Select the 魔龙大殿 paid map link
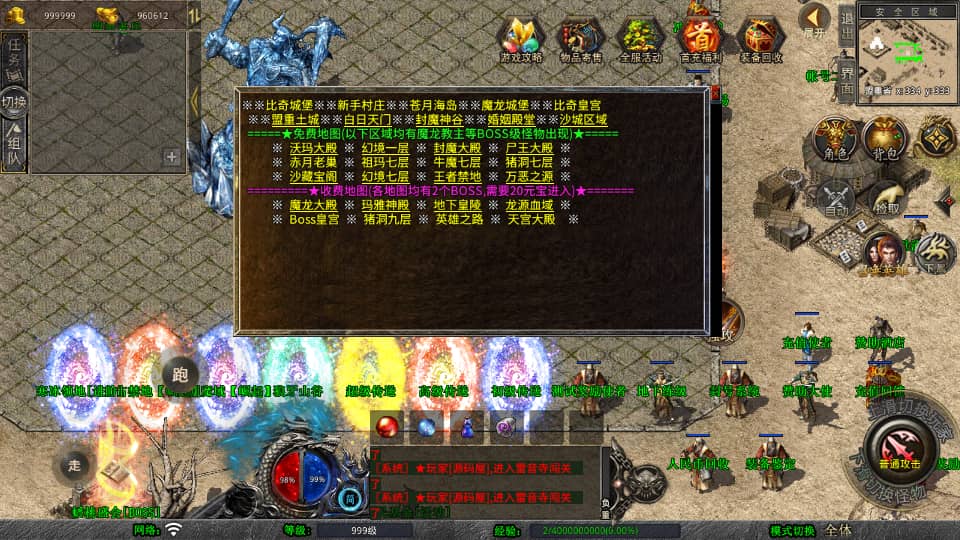The image size is (960, 540). click(x=314, y=205)
